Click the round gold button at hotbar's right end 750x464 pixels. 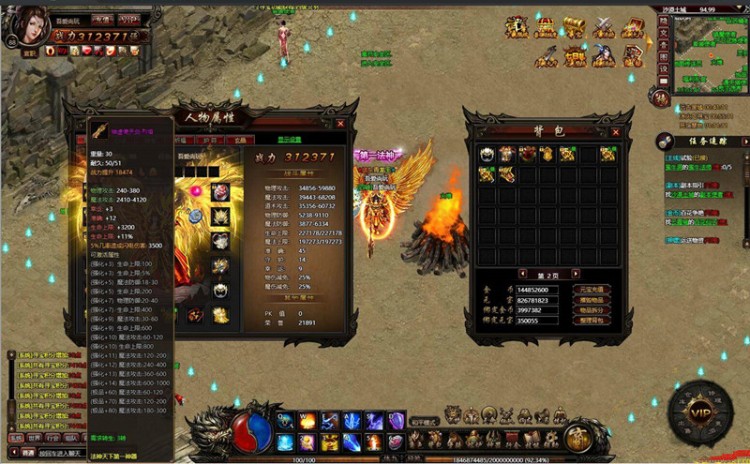click(x=576, y=437)
